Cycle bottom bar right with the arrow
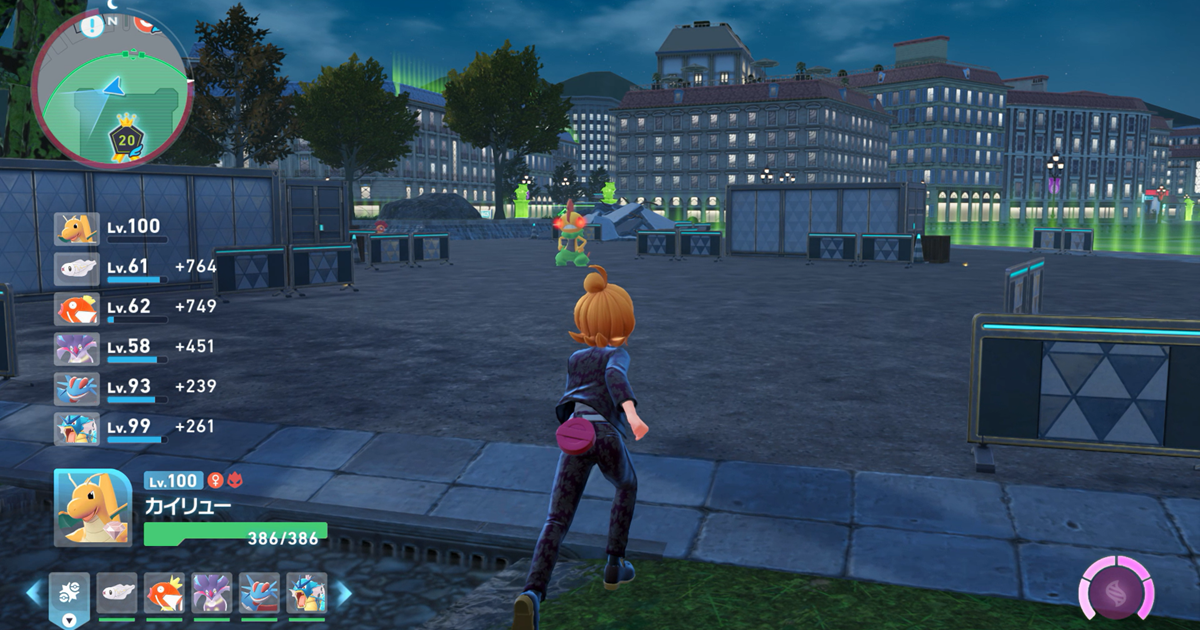 pos(342,593)
